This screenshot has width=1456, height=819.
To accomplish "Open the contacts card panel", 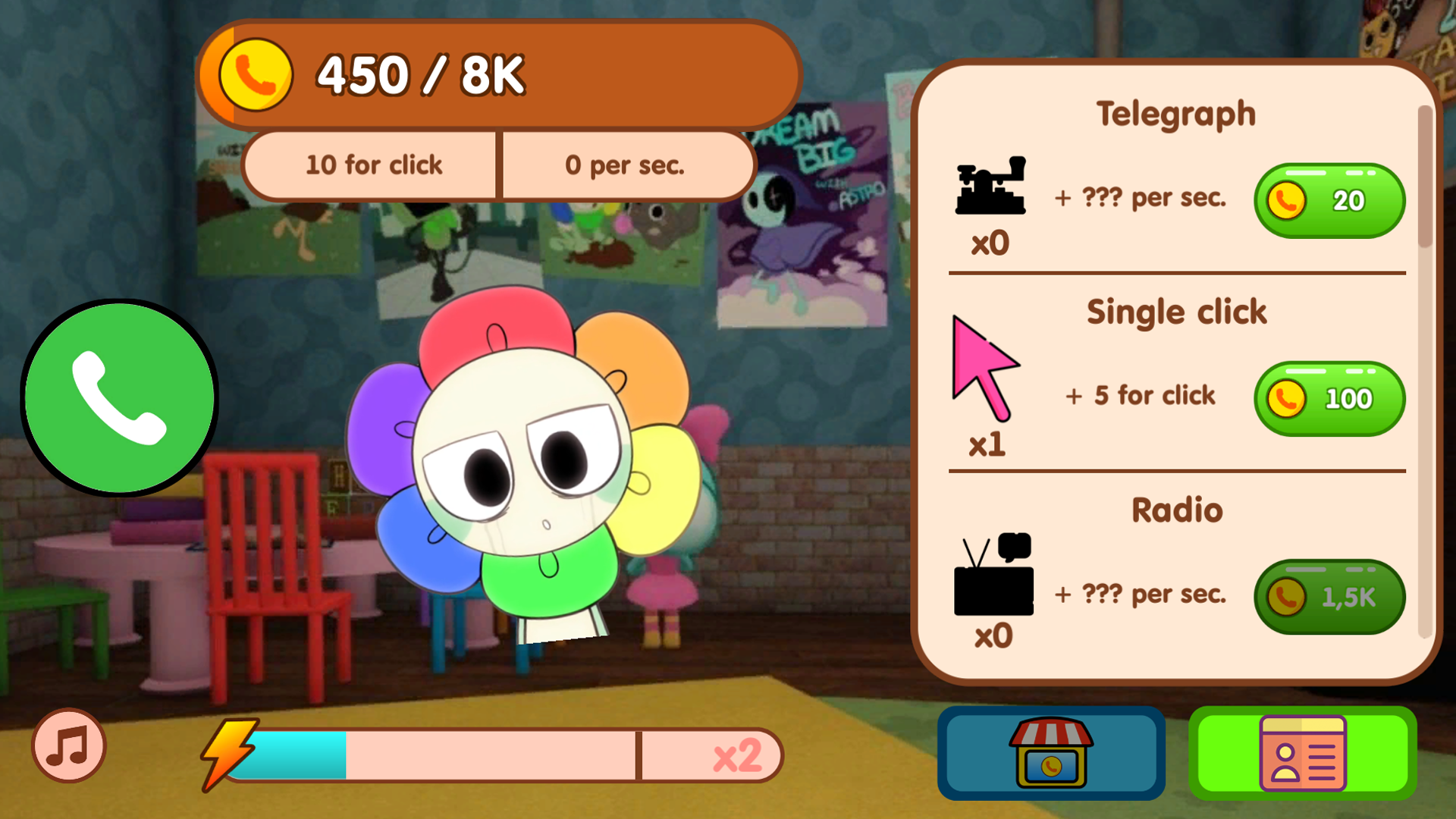I will pos(1303,753).
